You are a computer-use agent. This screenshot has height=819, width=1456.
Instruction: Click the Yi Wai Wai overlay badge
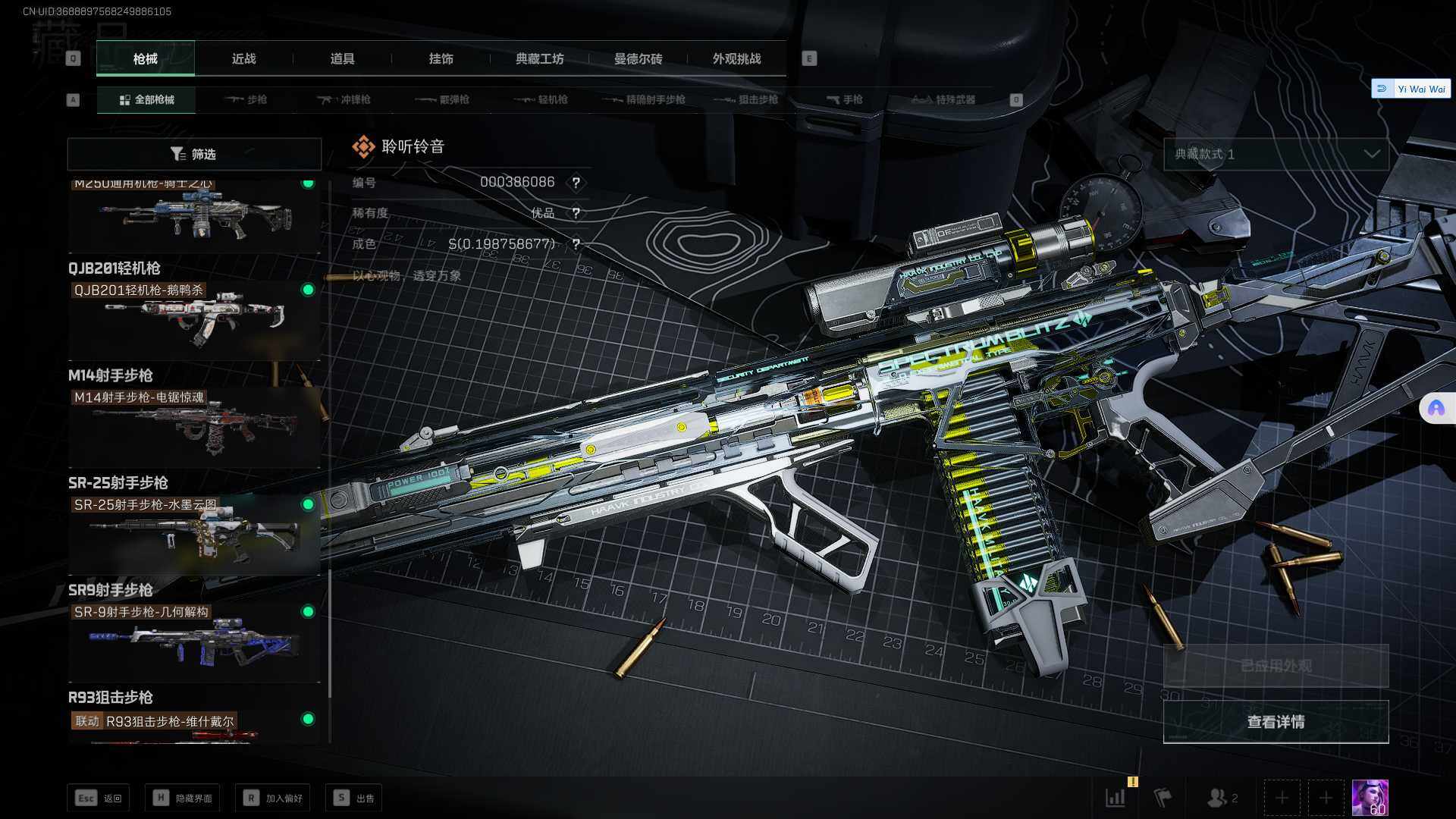[1411, 89]
